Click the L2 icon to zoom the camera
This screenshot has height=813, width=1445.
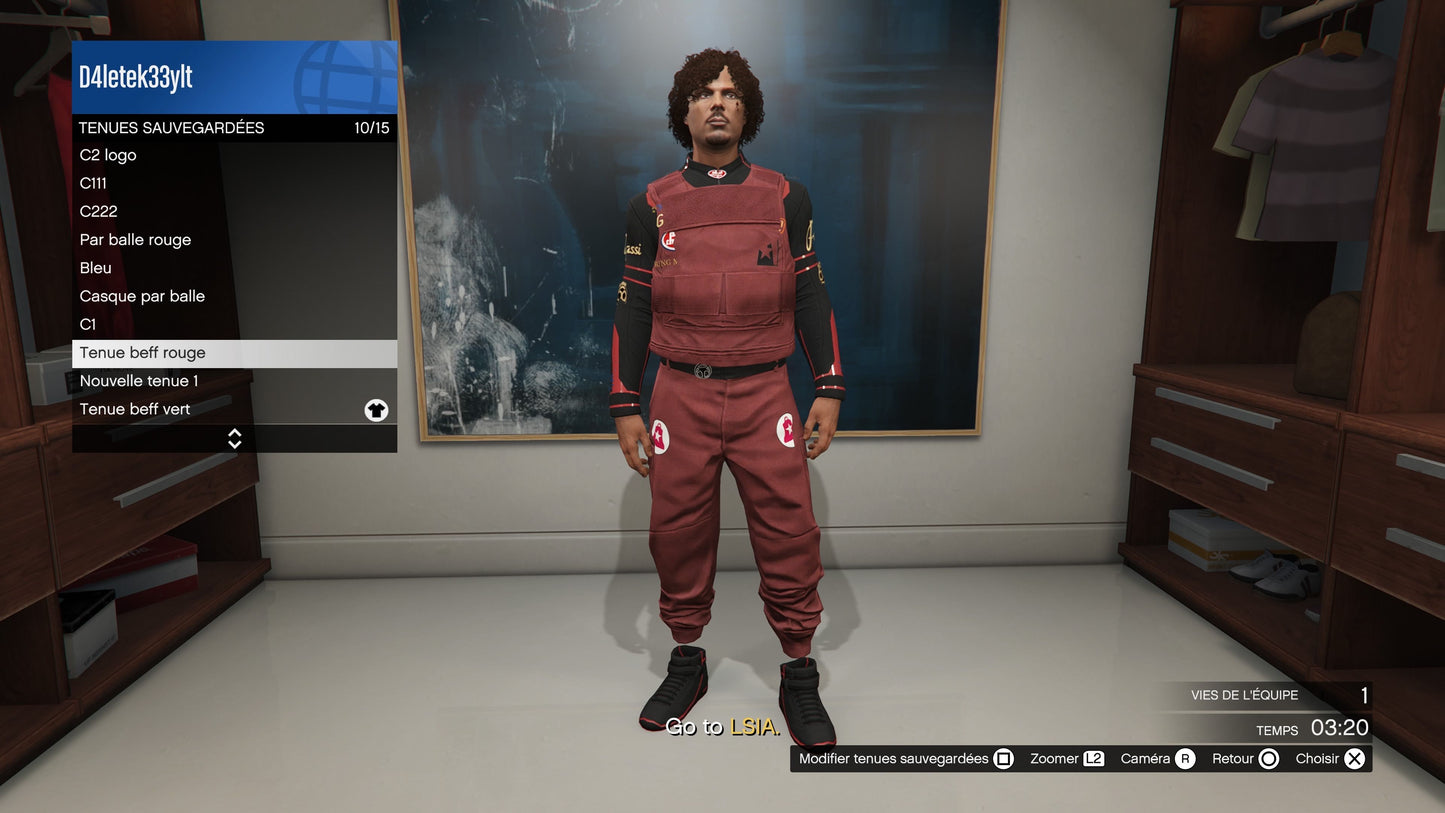pyautogui.click(x=1093, y=758)
